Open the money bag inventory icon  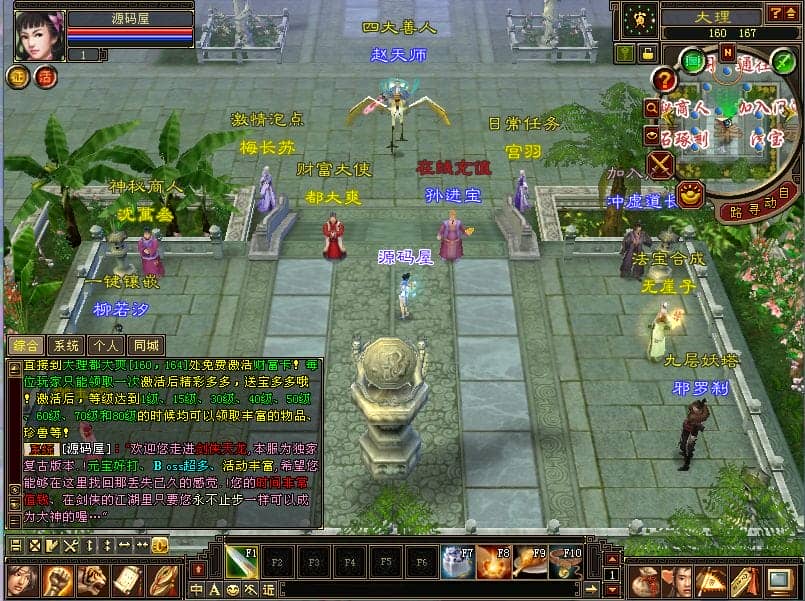click(646, 580)
